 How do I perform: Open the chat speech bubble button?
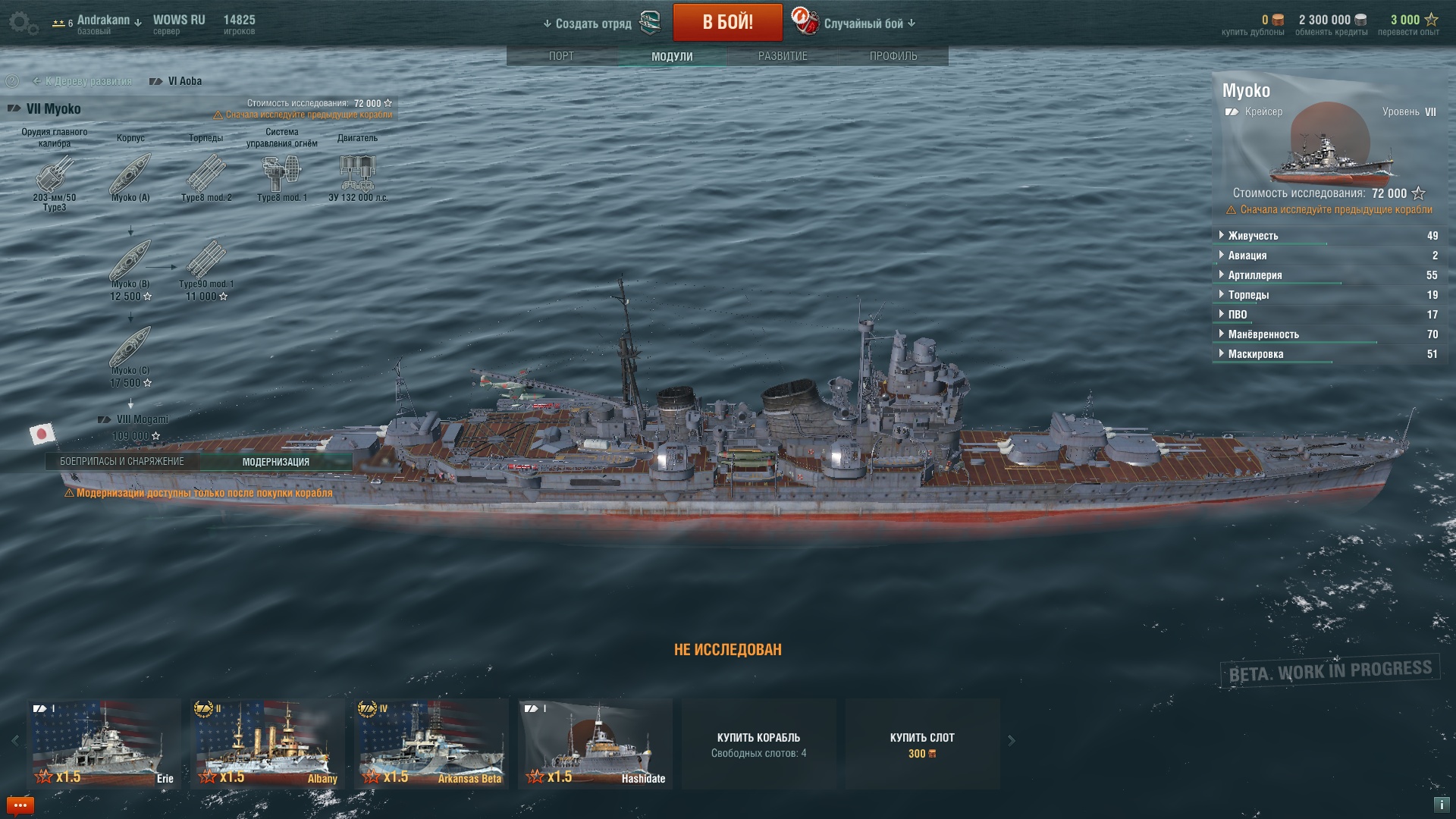tap(20, 805)
